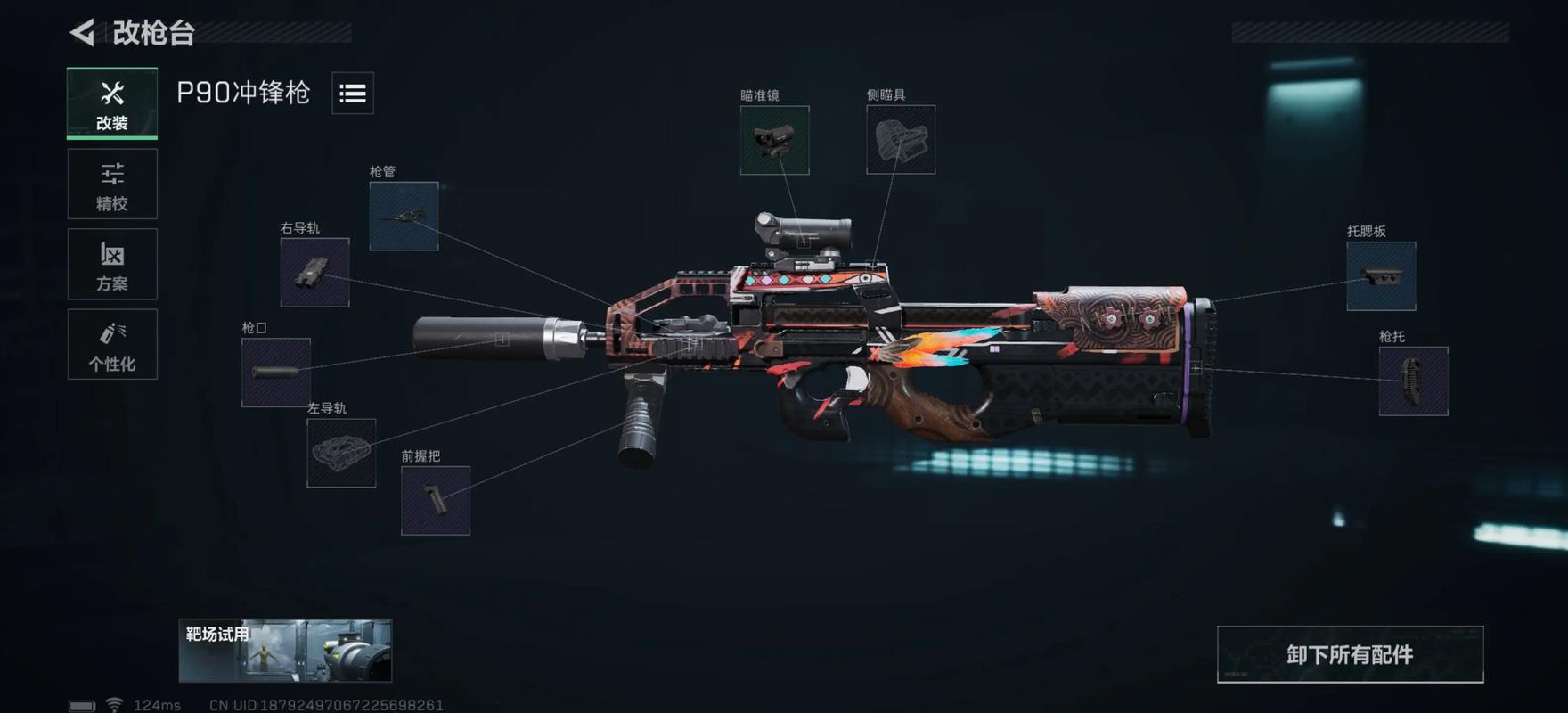Select the 右导轨 right rail slot

tap(314, 273)
